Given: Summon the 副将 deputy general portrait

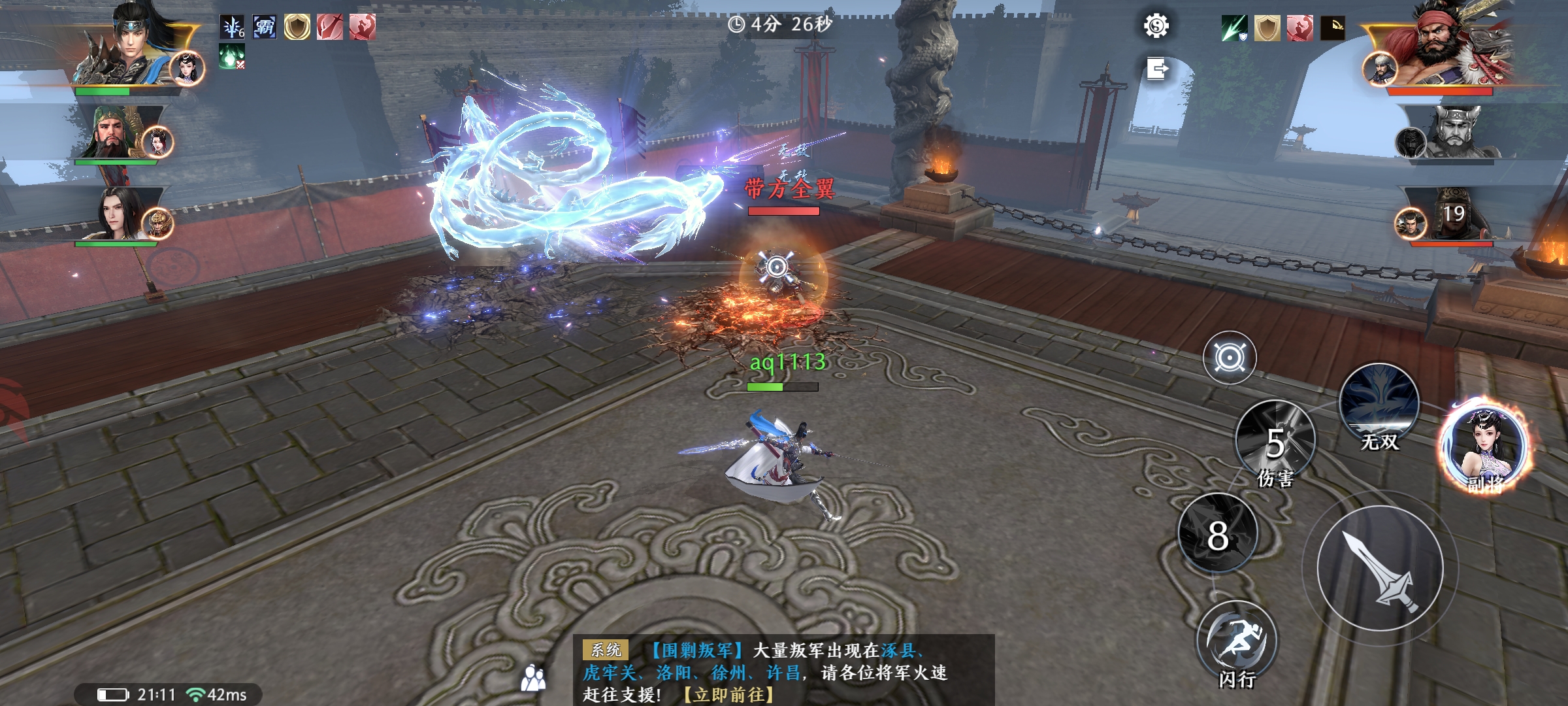Looking at the screenshot, I should pyautogui.click(x=1486, y=447).
